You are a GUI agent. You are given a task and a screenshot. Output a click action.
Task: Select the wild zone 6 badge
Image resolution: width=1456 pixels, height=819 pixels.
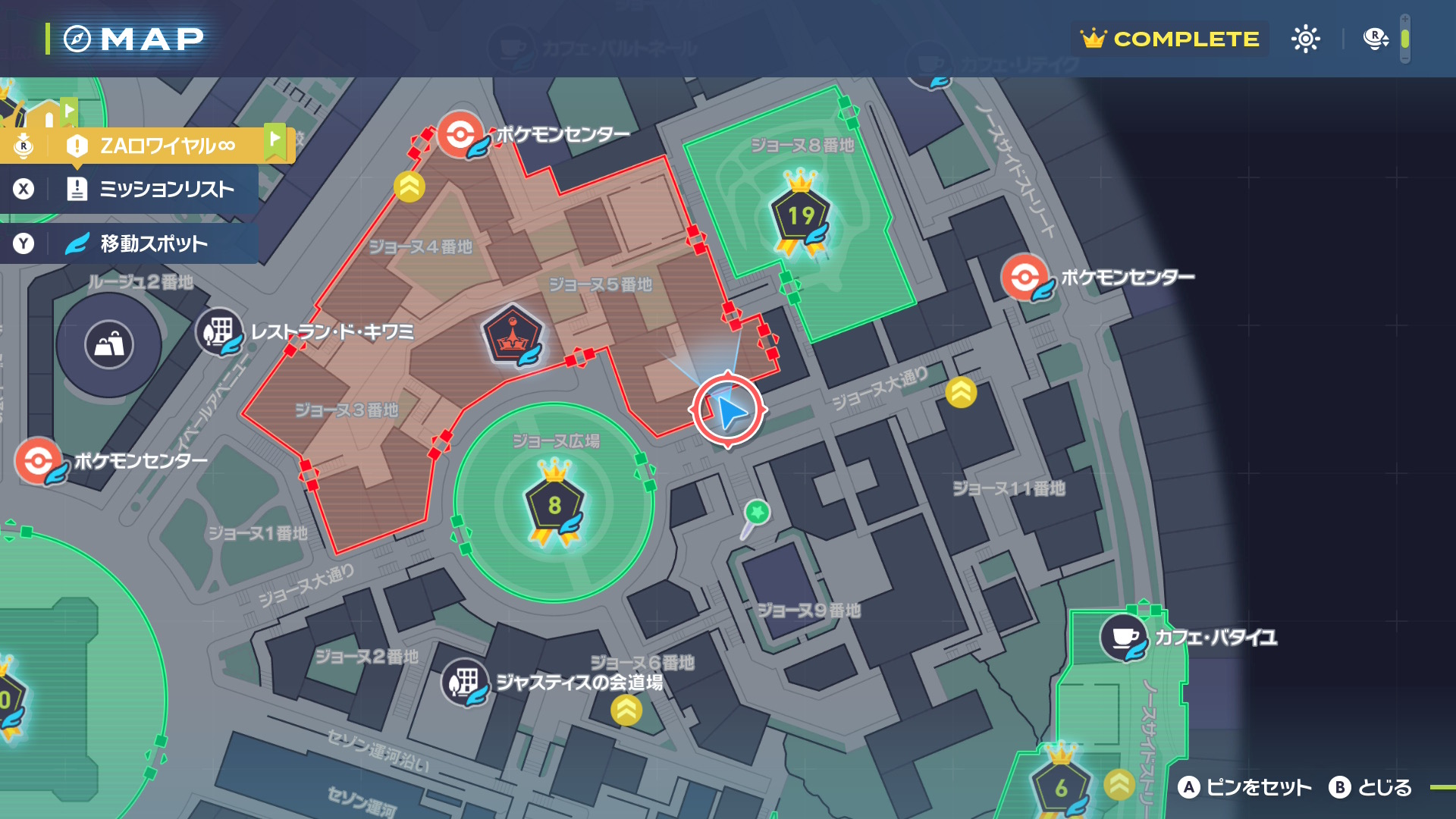point(1061,787)
